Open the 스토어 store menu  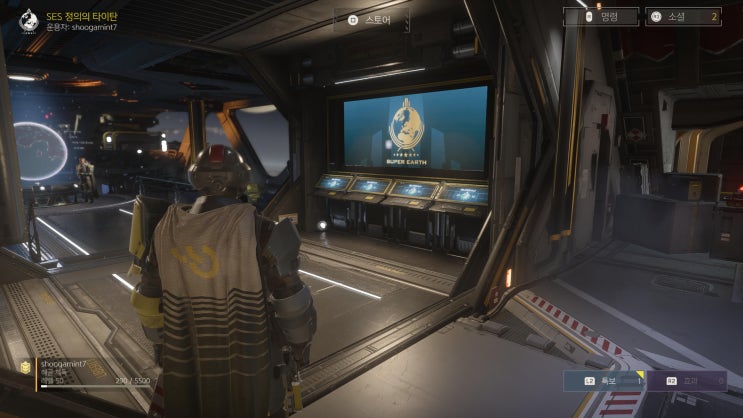[x=371, y=19]
